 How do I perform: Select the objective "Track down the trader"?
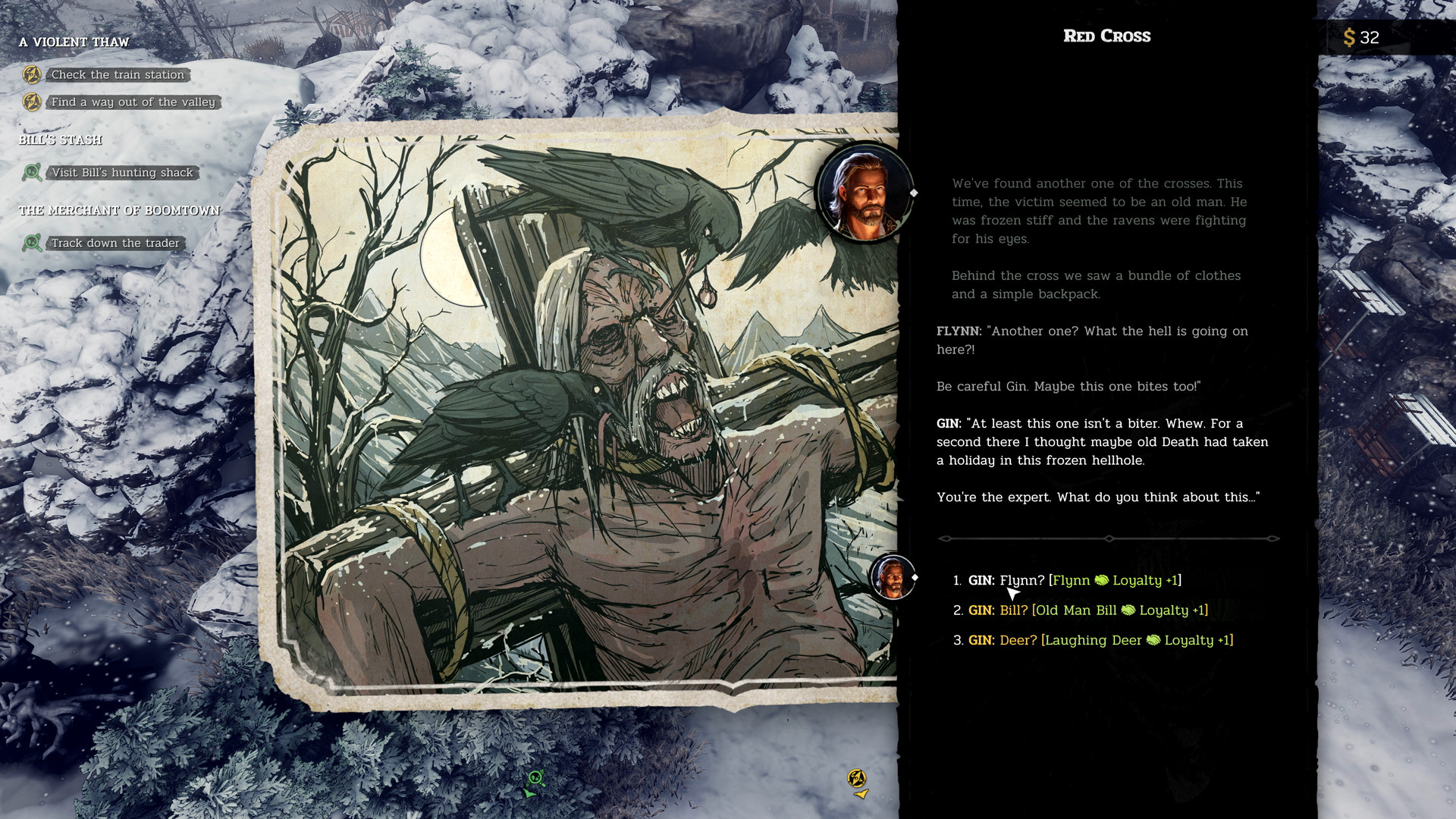pos(115,243)
